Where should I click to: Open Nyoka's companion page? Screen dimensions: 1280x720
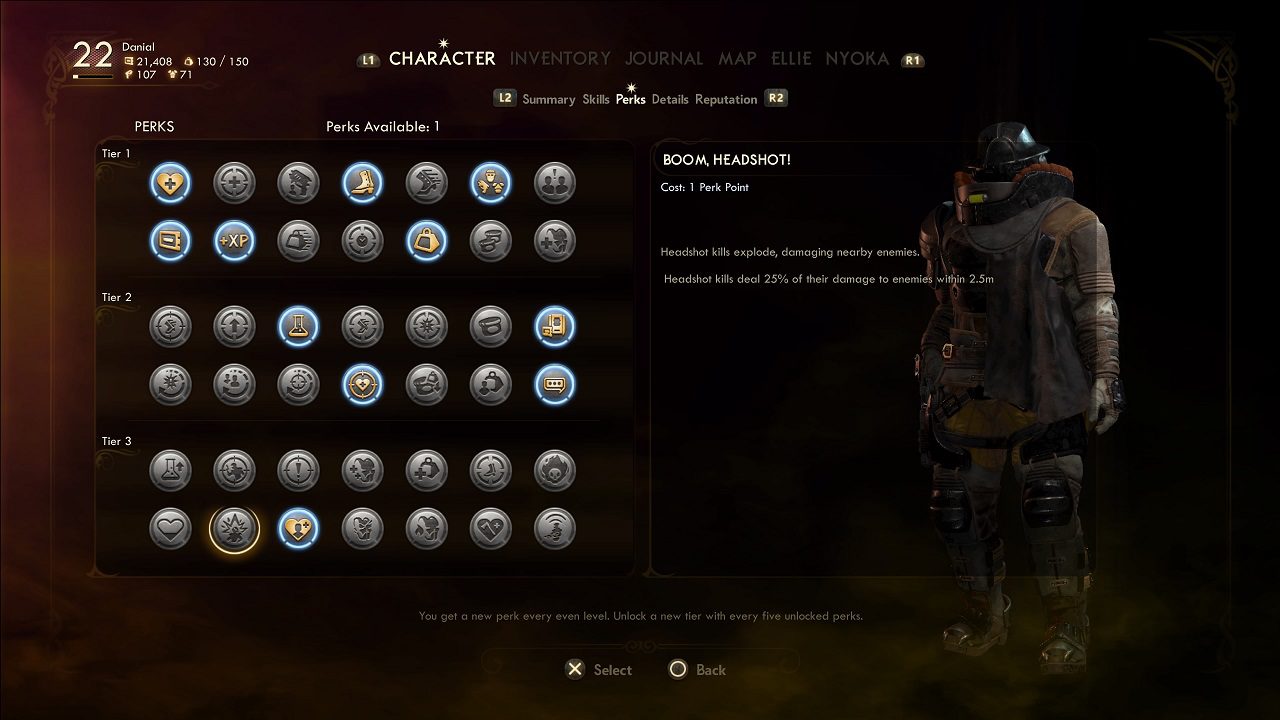coord(857,59)
